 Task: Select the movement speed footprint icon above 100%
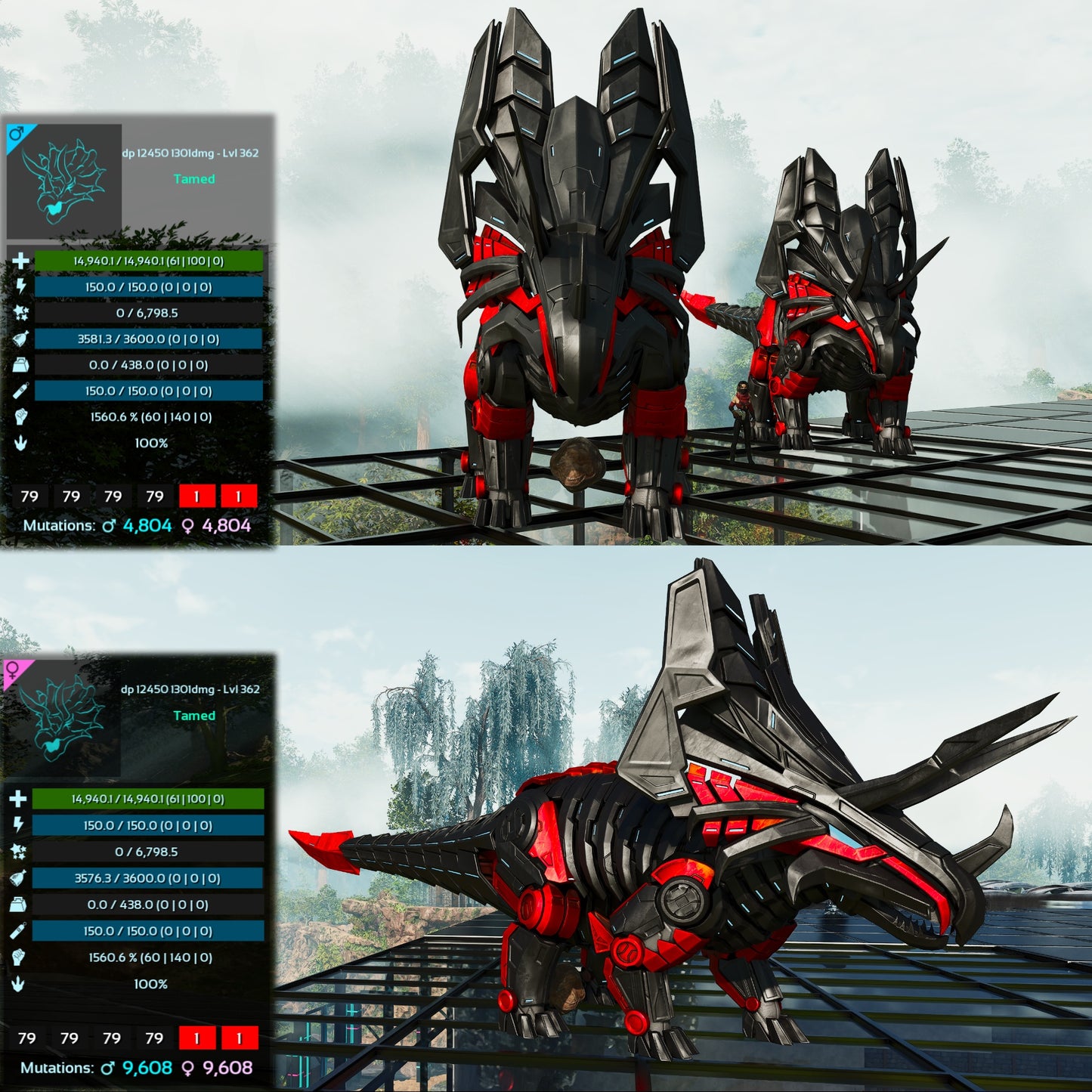tap(20, 443)
